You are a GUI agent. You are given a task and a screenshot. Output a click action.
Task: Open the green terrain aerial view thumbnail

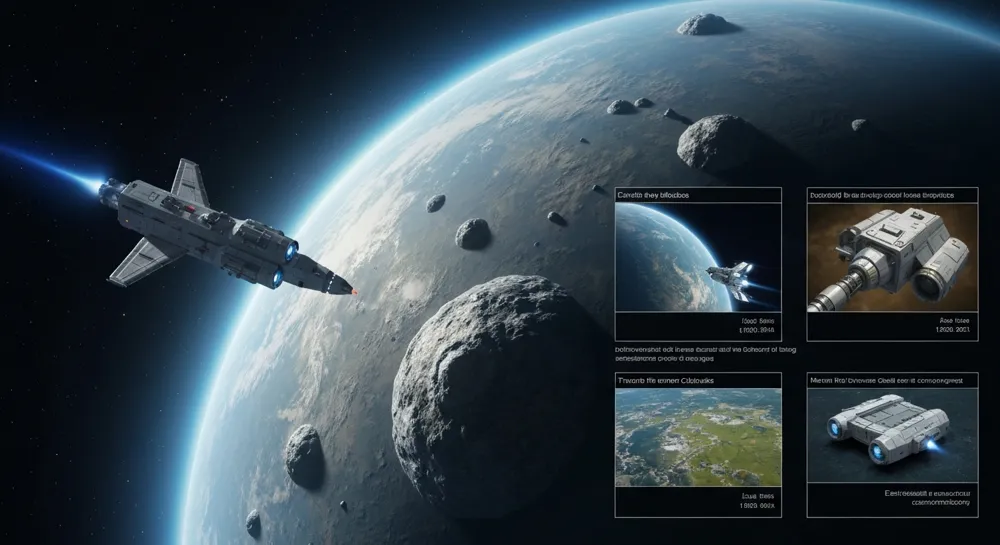697,438
